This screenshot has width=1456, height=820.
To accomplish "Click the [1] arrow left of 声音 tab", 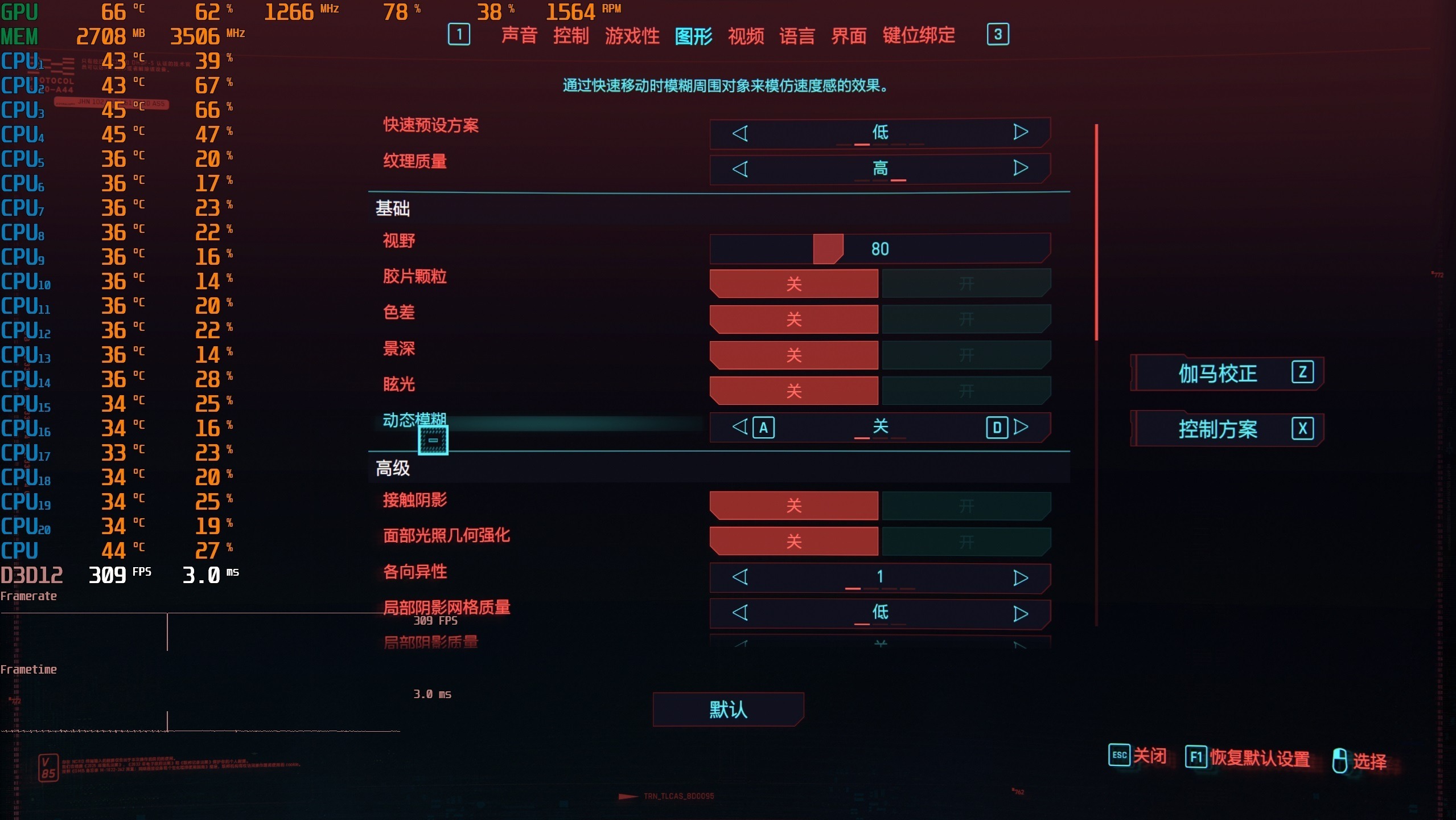I will tap(460, 35).
